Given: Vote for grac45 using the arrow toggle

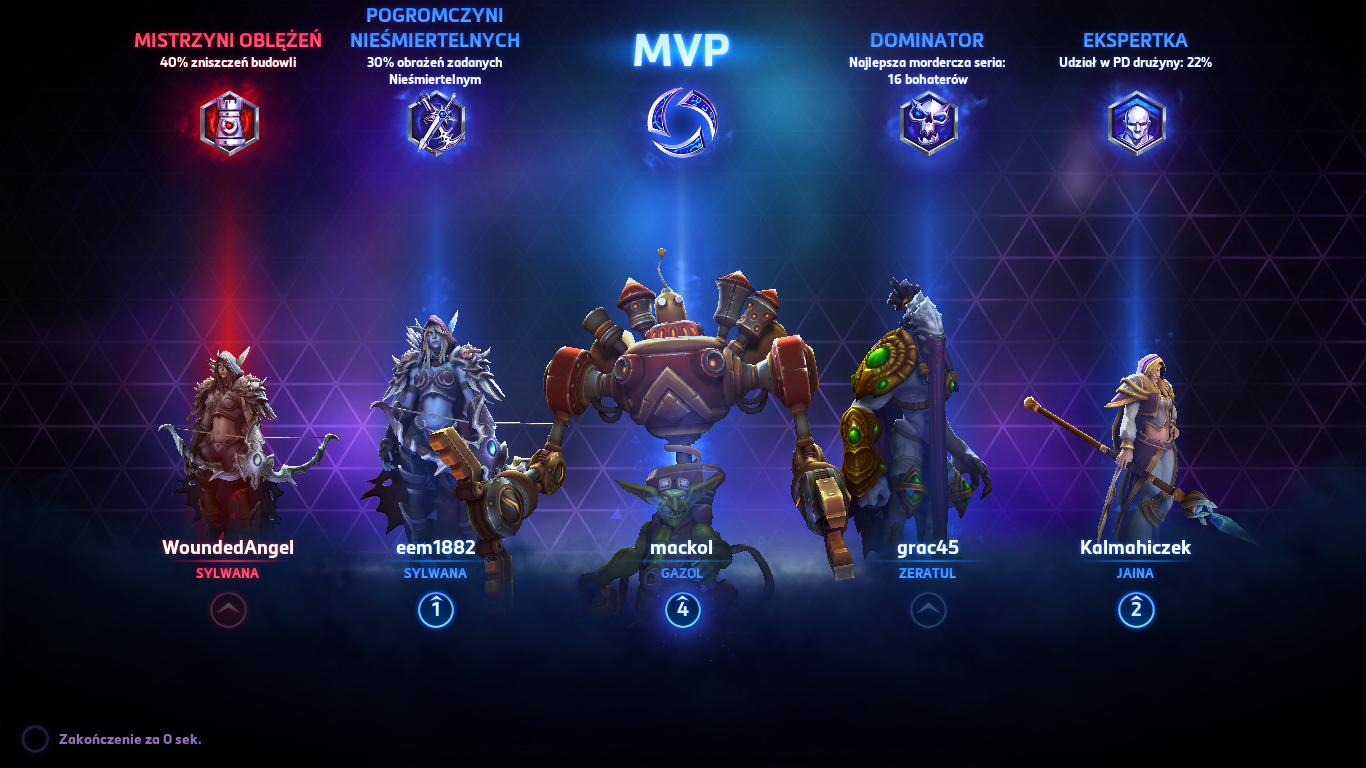Looking at the screenshot, I should click(928, 611).
